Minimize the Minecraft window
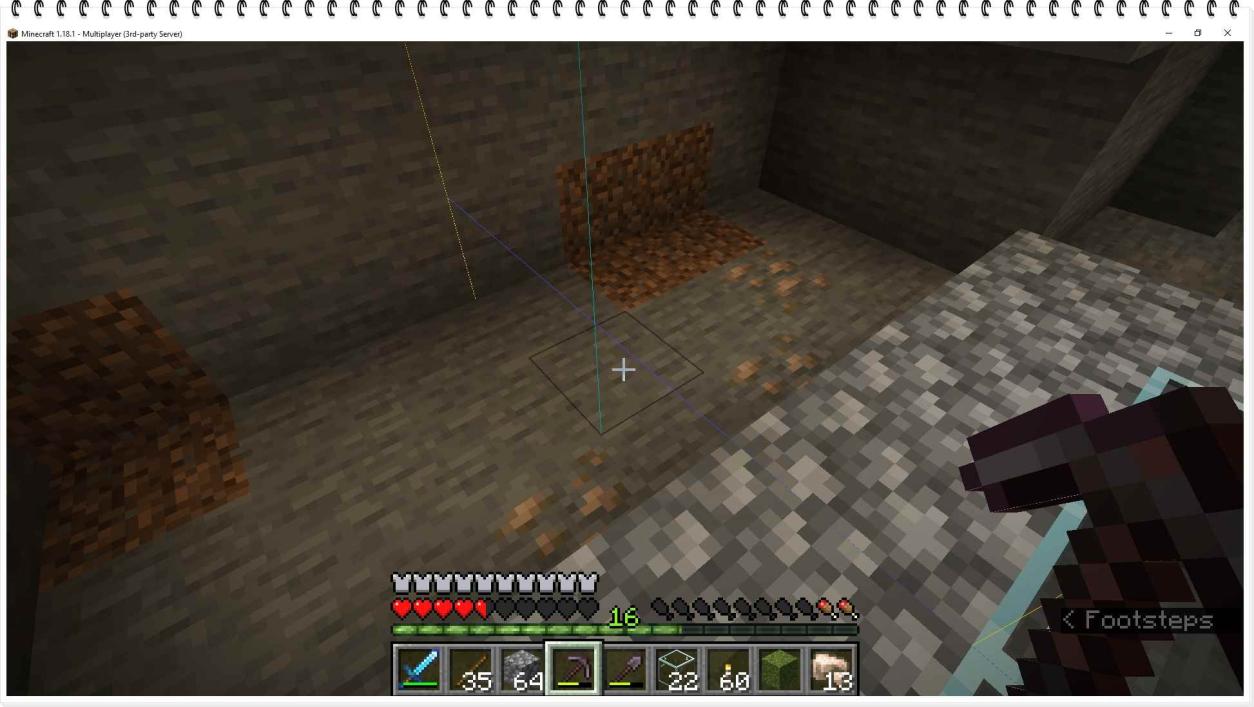 pos(1169,33)
